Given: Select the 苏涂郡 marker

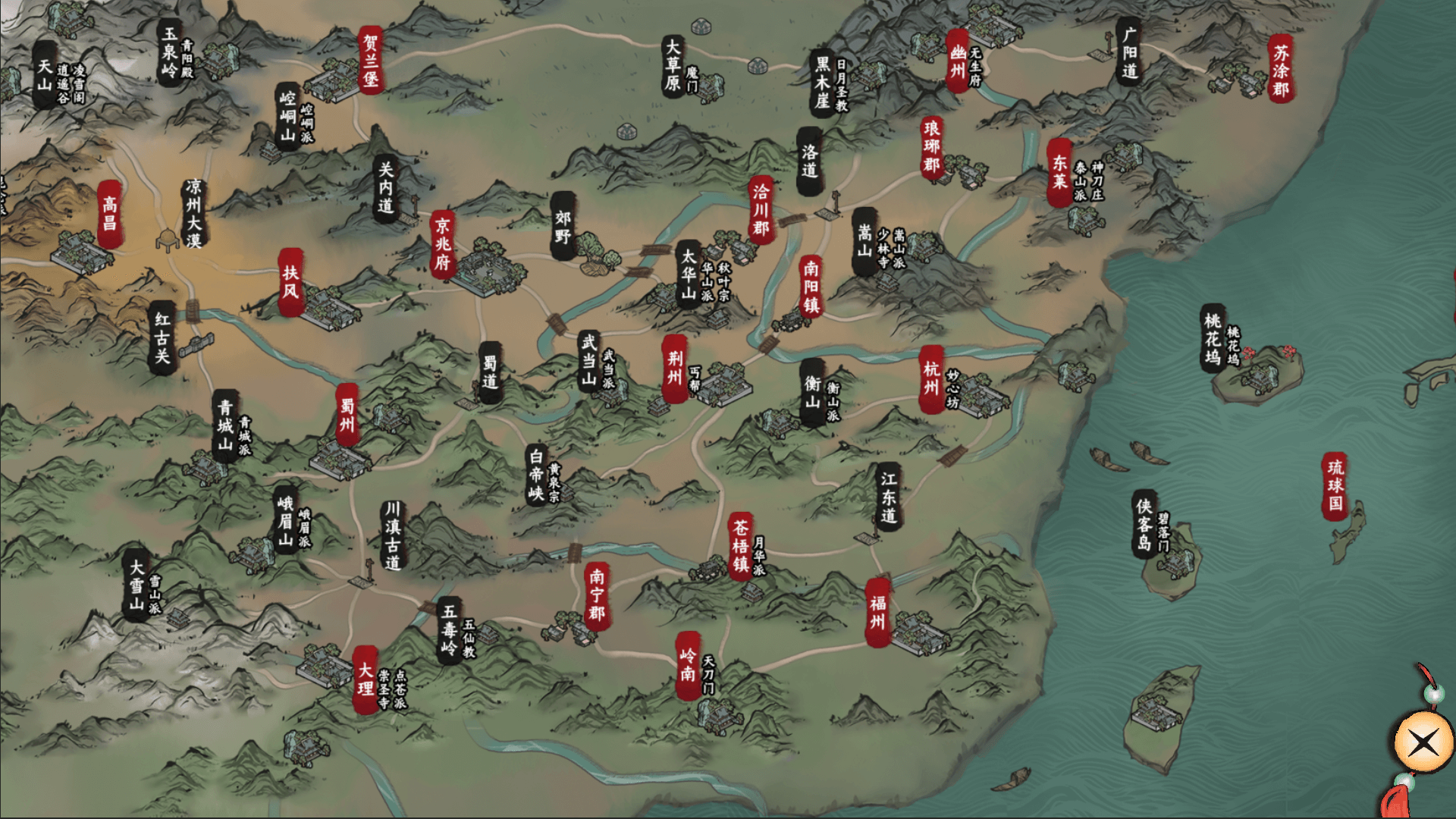Looking at the screenshot, I should pos(1280,69).
